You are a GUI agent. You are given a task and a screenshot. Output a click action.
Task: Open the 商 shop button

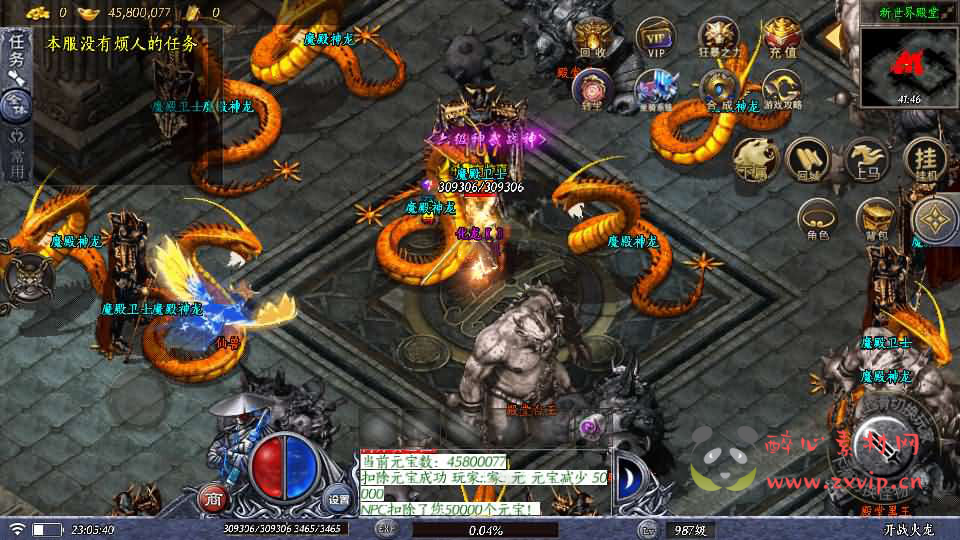tap(212, 499)
